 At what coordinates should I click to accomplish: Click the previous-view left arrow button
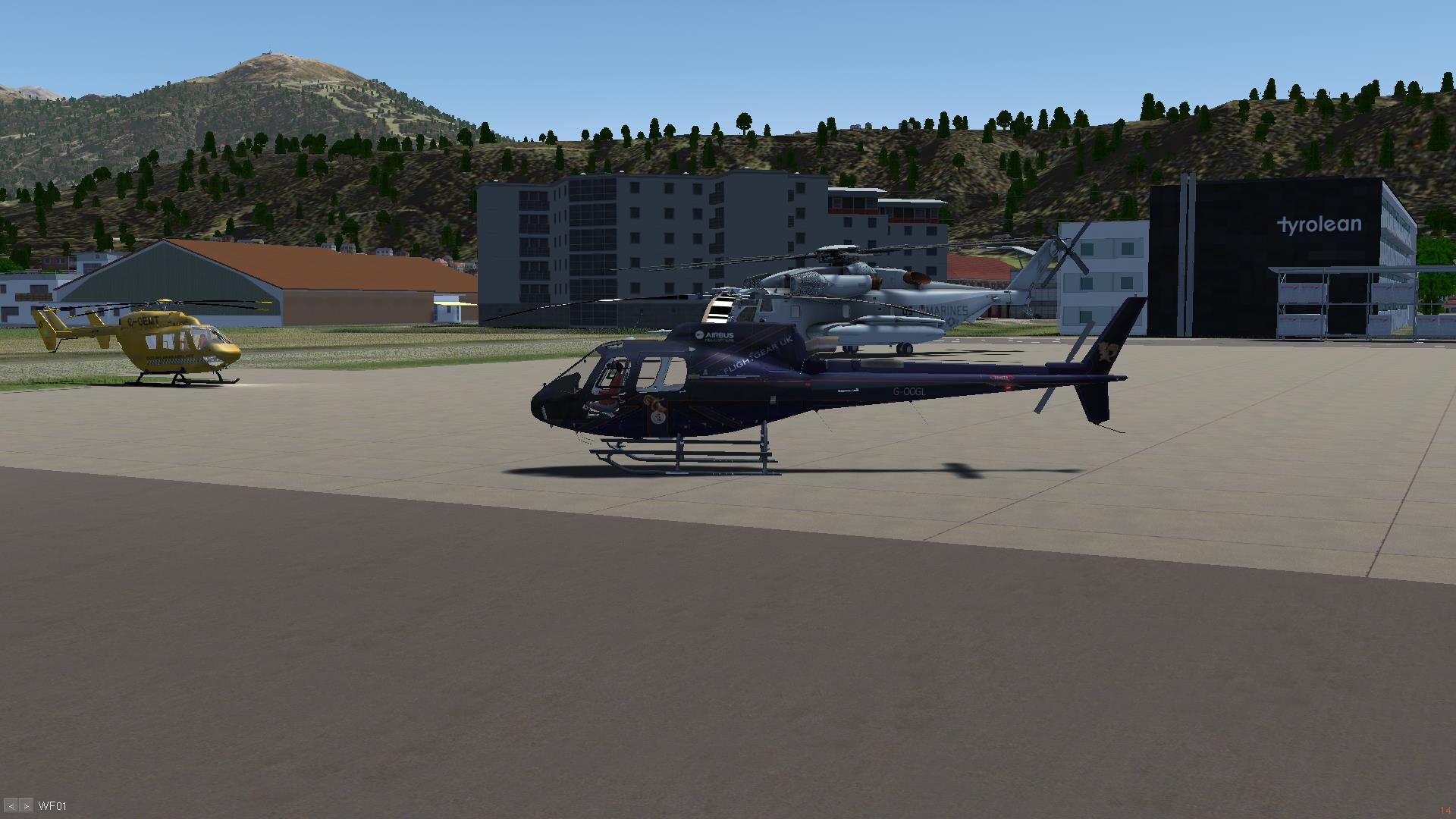(11, 806)
